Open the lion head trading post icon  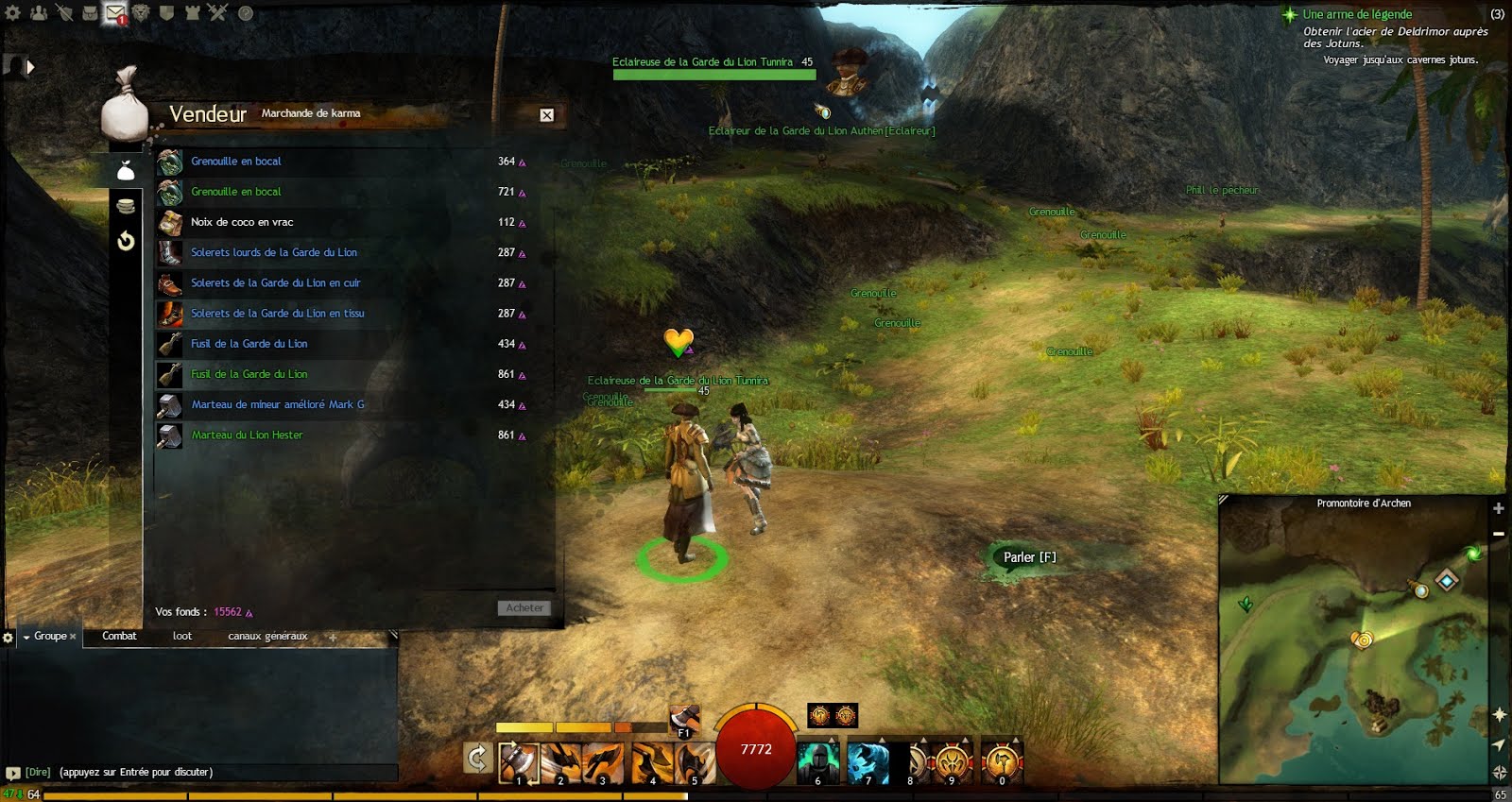[141, 13]
